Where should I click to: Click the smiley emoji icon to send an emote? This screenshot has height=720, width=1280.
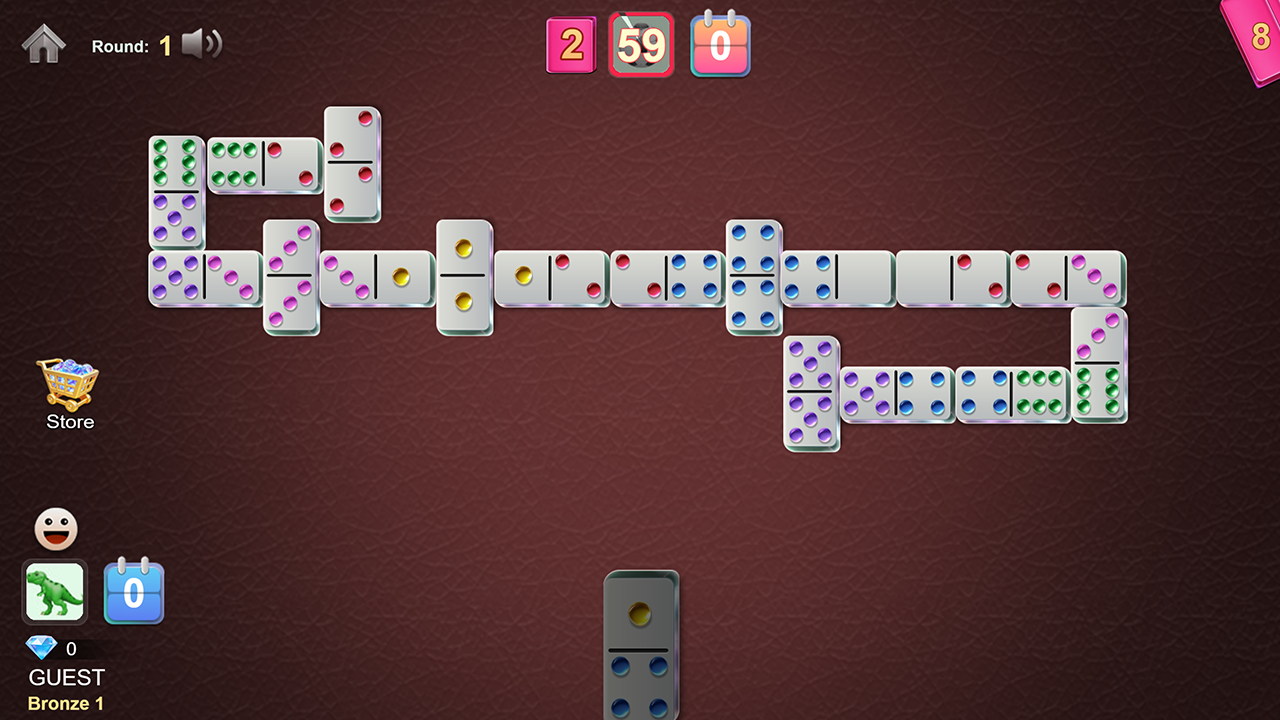pos(55,528)
